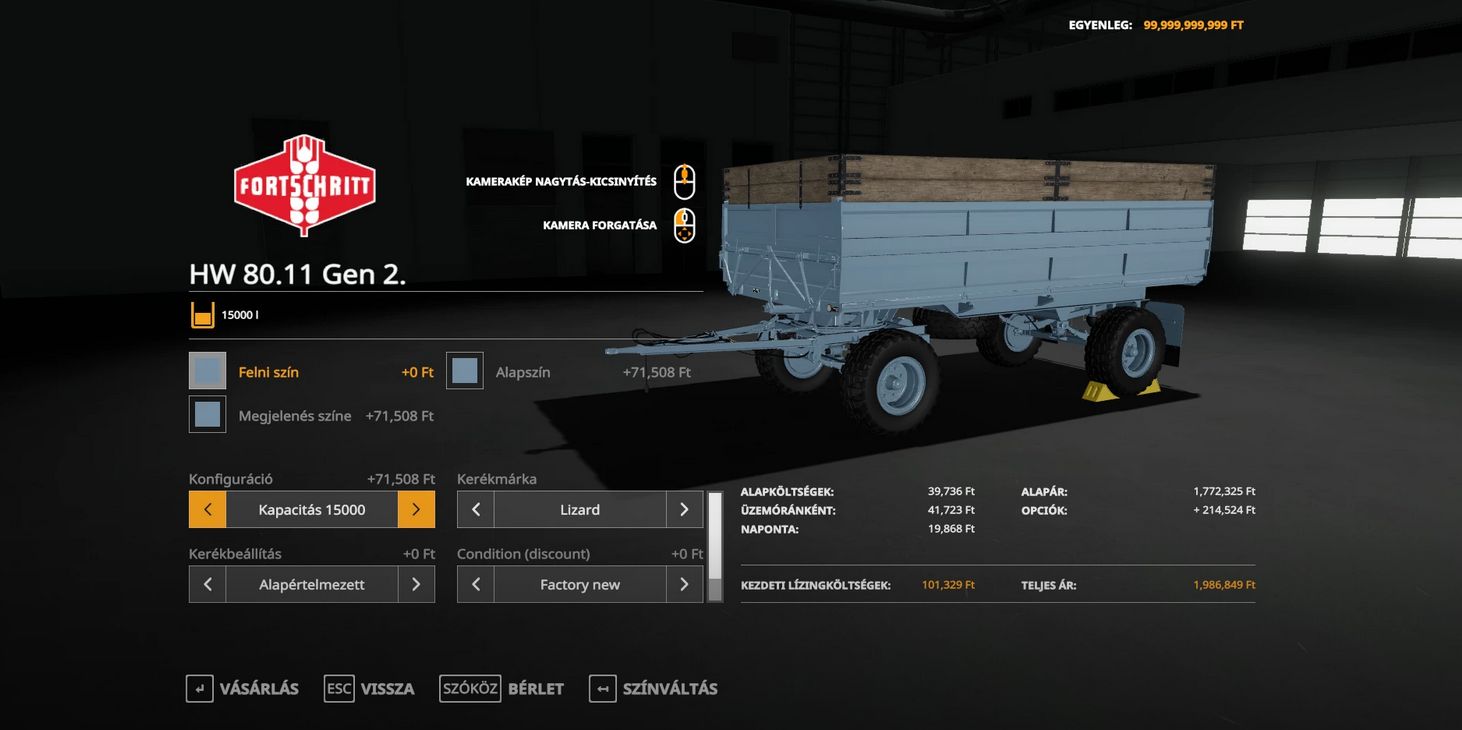Lease the trailer via Bérlet
Image resolution: width=1462 pixels, height=730 pixels.
point(502,688)
